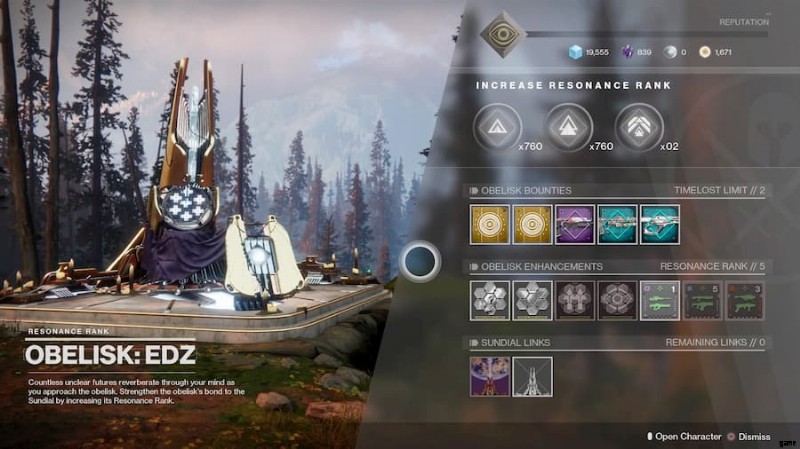This screenshot has width=800, height=449.
Task: Select the purple Sundial link tile
Action: pos(490,376)
